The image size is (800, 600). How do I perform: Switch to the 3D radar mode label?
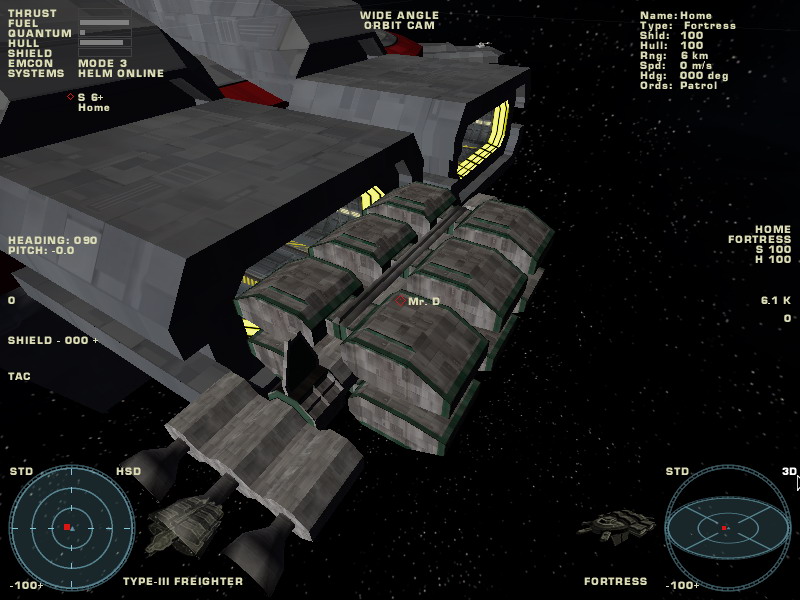coord(789,471)
